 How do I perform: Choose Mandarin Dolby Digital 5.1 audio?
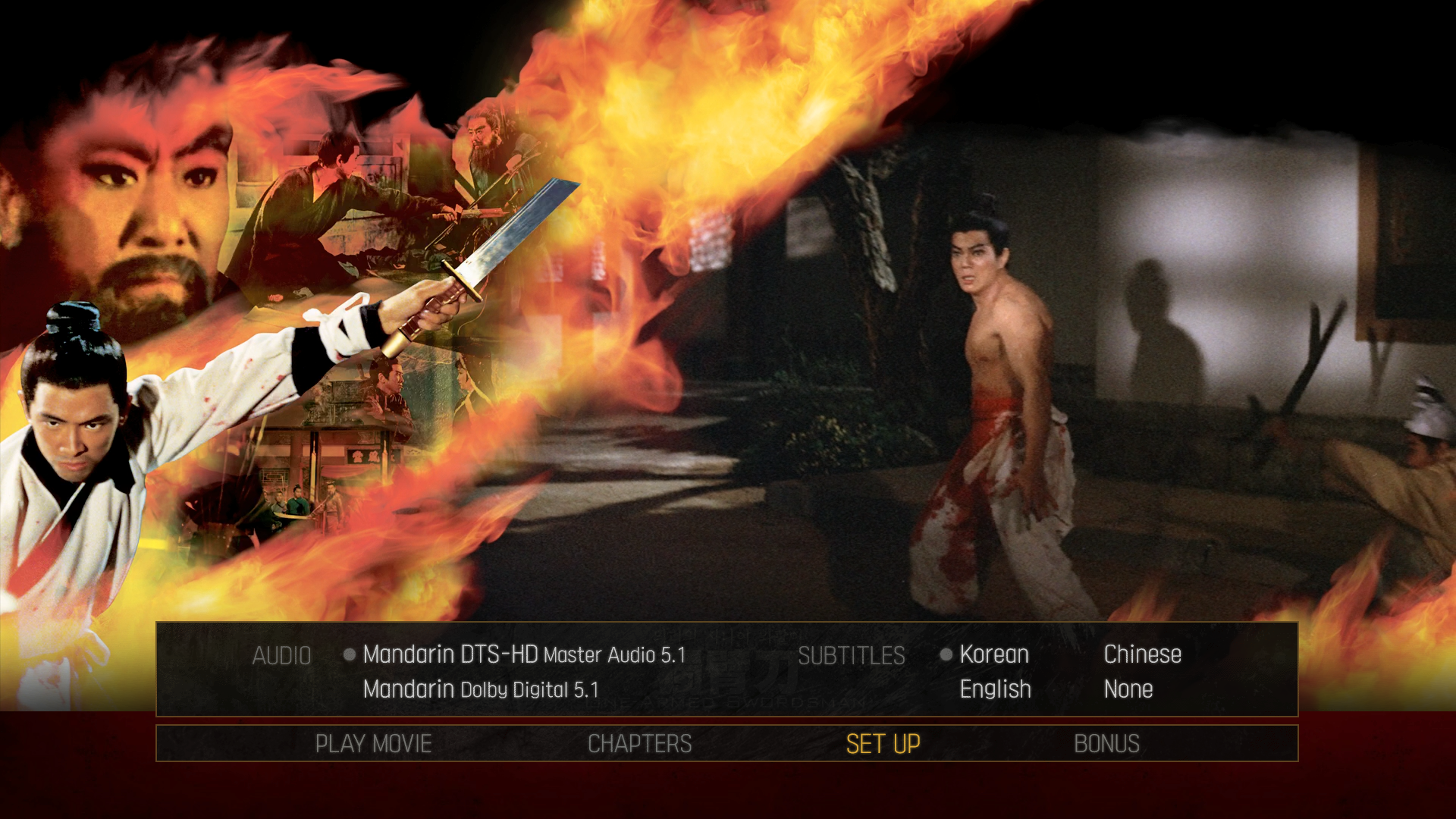481,689
